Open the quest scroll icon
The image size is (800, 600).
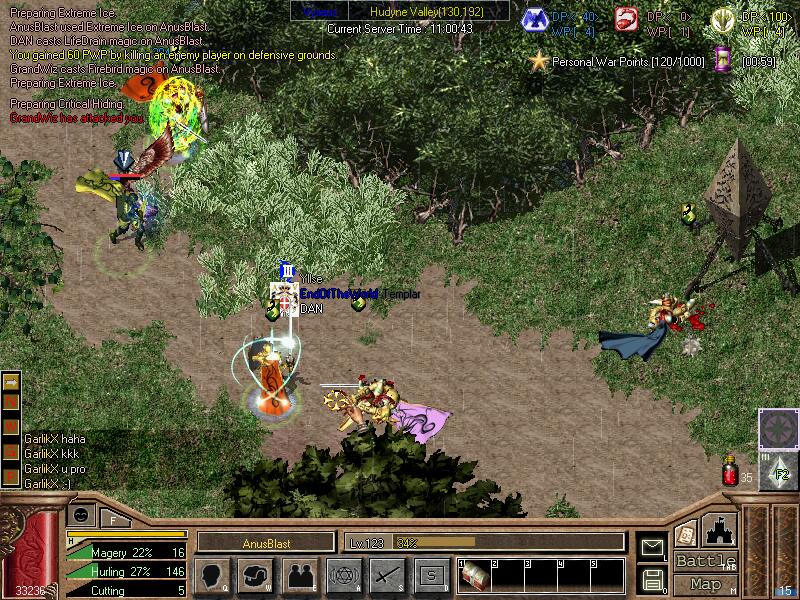(x=685, y=533)
